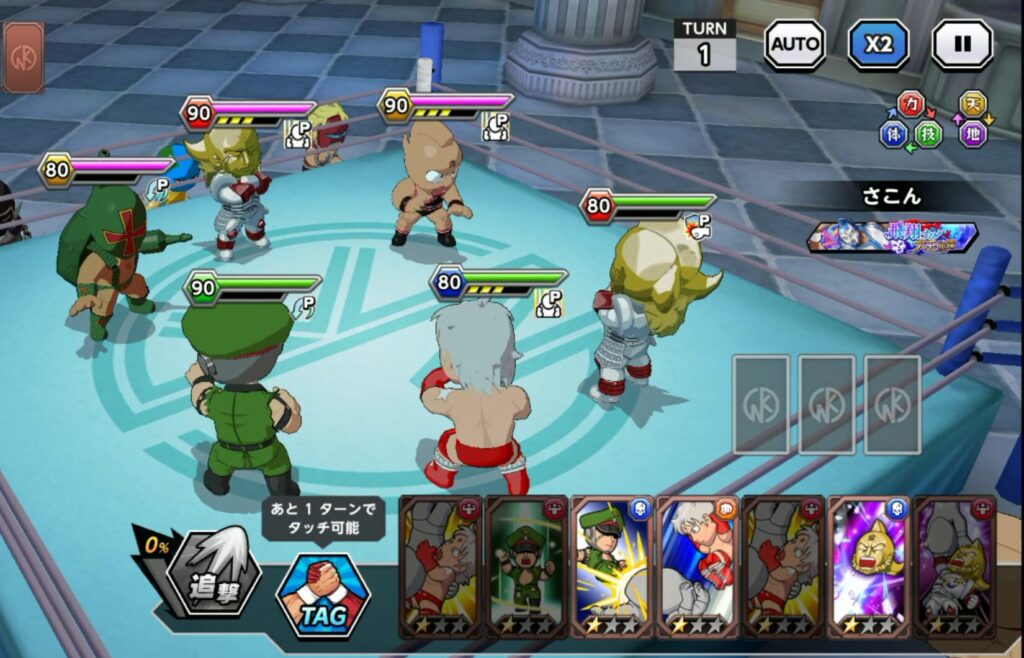Click the 天 attribute icon

971,104
